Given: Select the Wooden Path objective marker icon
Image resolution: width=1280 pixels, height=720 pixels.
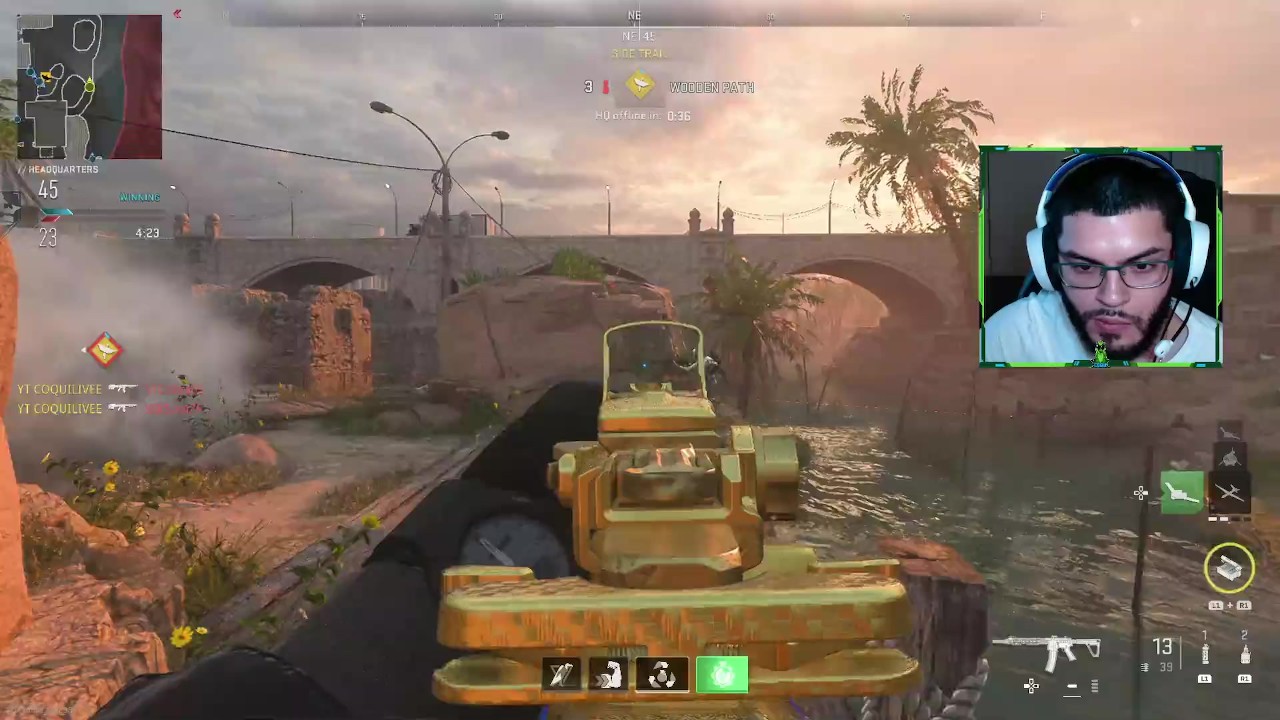Looking at the screenshot, I should point(640,87).
